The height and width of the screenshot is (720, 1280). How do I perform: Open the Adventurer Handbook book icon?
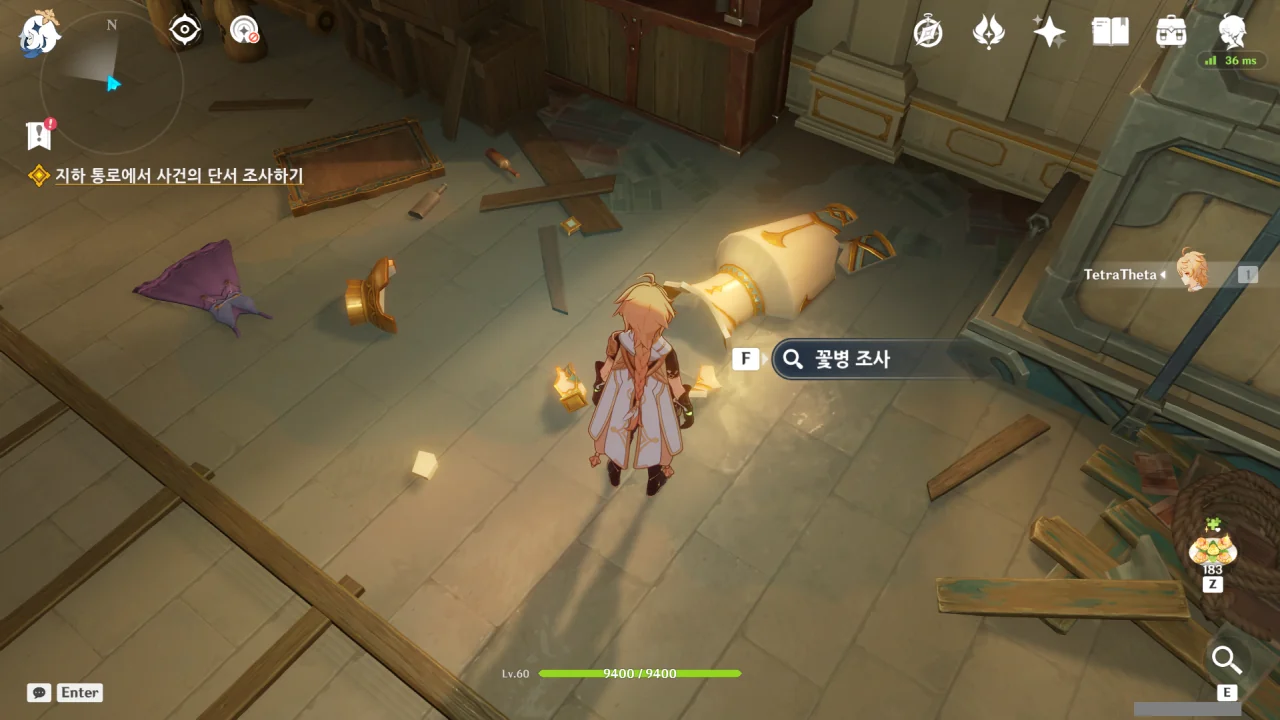pos(1110,32)
